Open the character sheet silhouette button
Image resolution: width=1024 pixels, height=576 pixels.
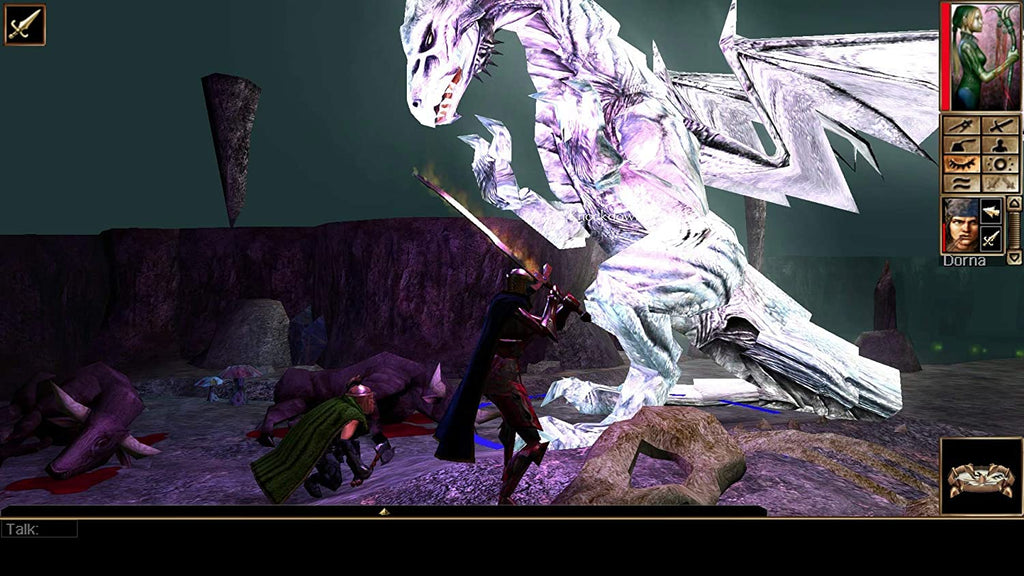[1000, 145]
